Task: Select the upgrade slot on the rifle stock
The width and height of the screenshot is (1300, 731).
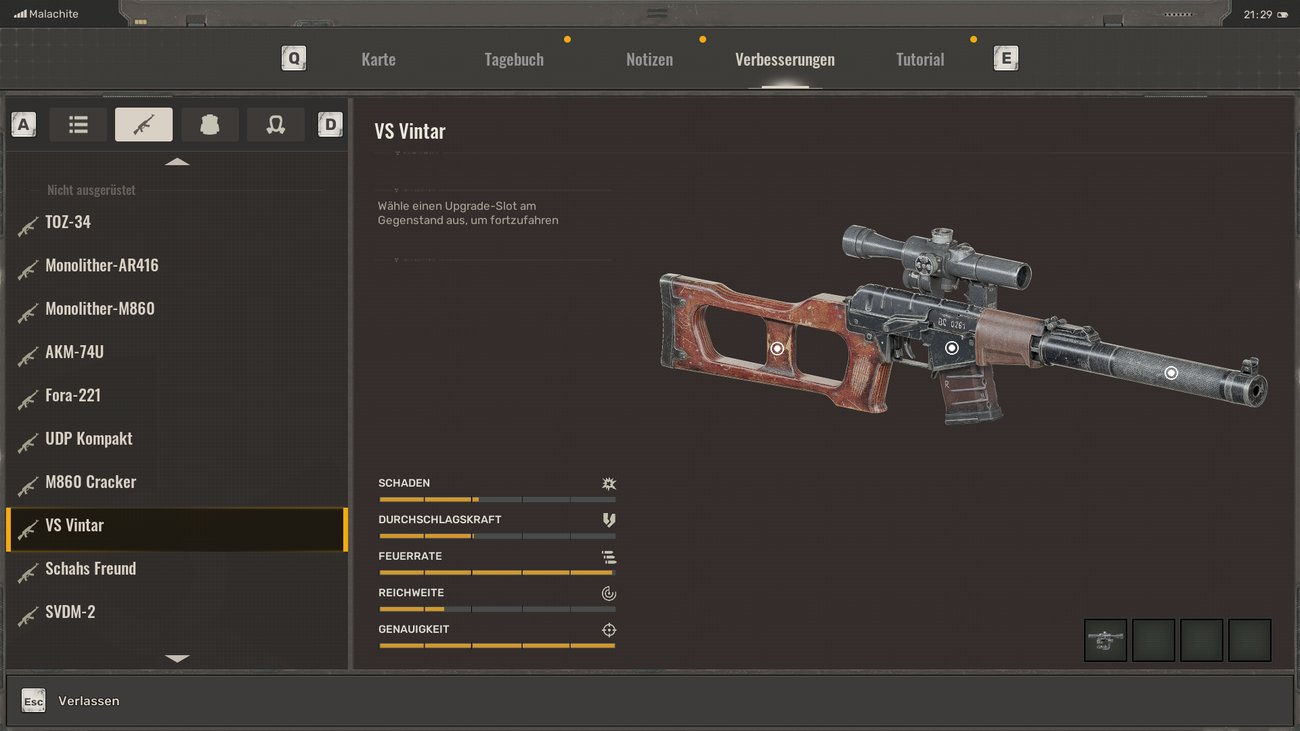Action: point(777,348)
